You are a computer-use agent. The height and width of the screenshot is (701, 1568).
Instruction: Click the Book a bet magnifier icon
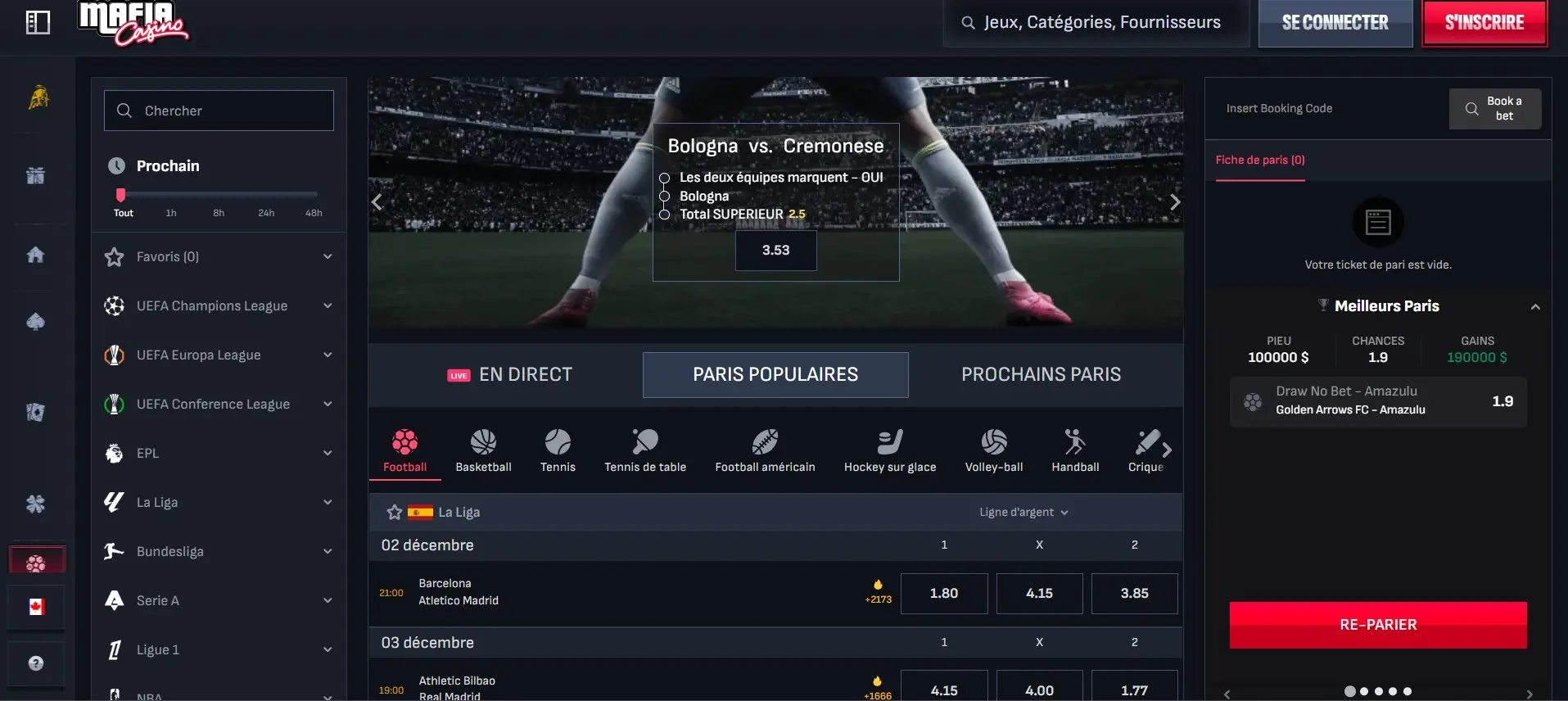pyautogui.click(x=1471, y=108)
